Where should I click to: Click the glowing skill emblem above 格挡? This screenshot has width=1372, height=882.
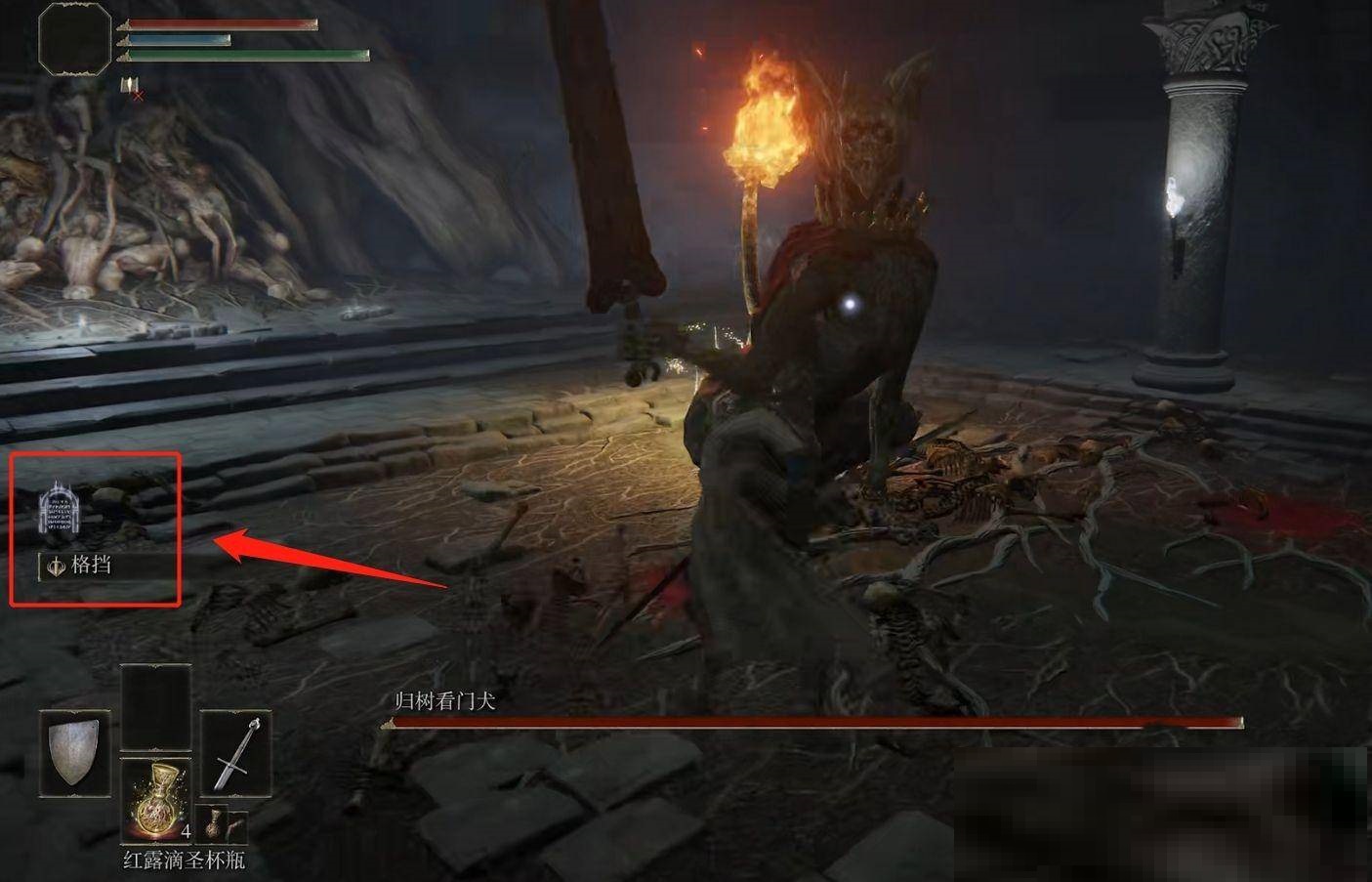click(x=58, y=510)
